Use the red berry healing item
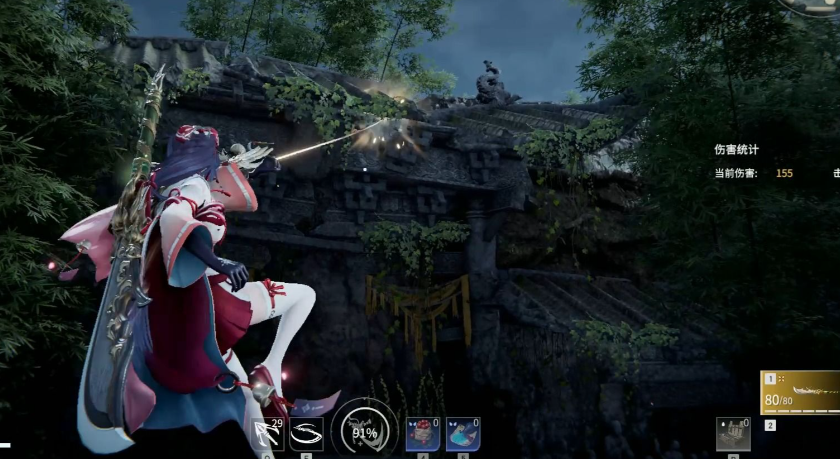This screenshot has width=840, height=459. (x=422, y=434)
